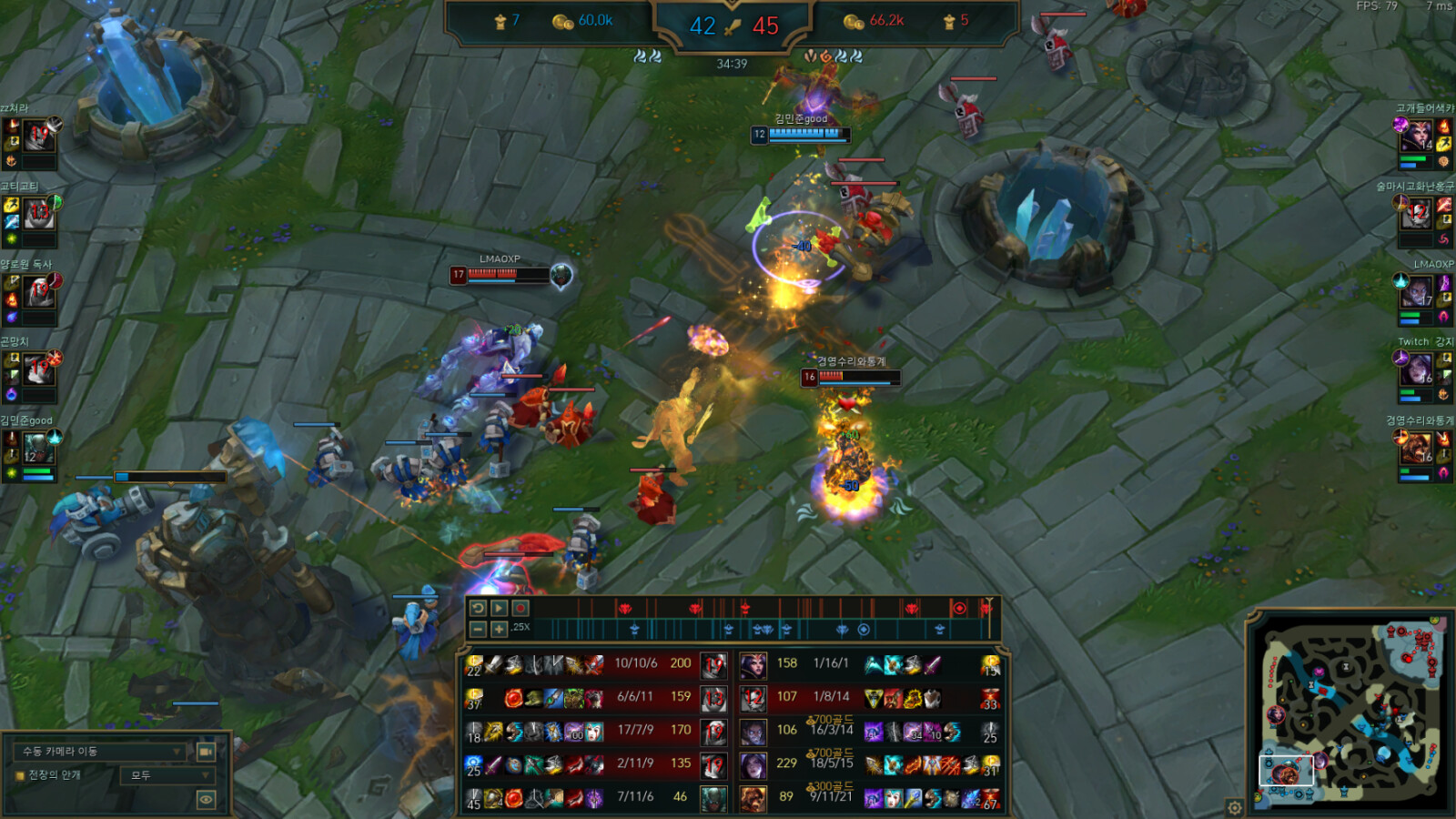
Task: Select the Twitch 강지 champion portrait
Action: pos(1418,369)
